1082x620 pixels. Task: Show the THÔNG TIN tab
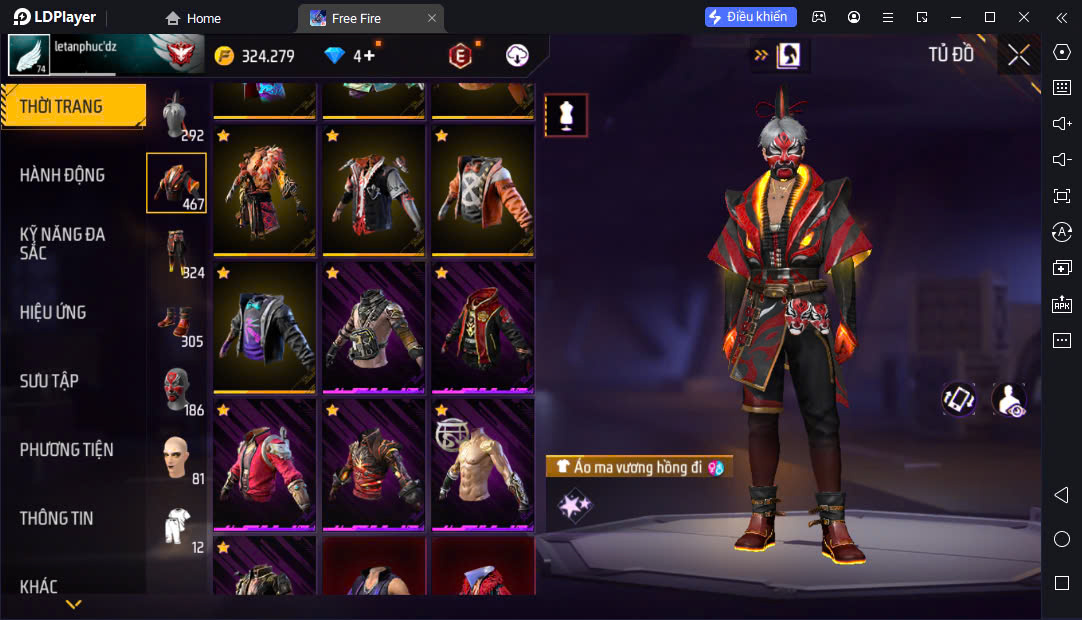coord(56,518)
